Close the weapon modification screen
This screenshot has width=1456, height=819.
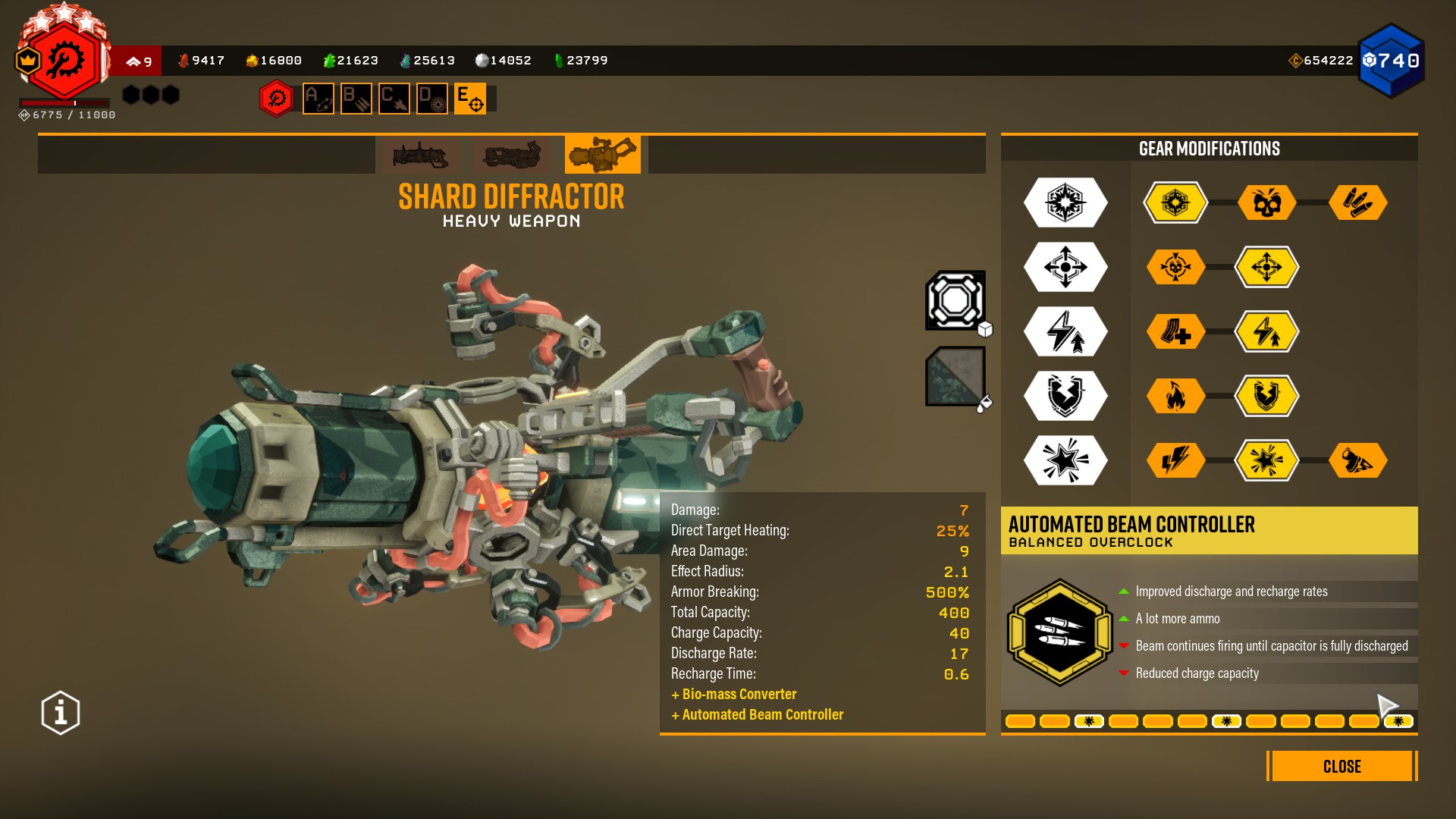pos(1341,766)
